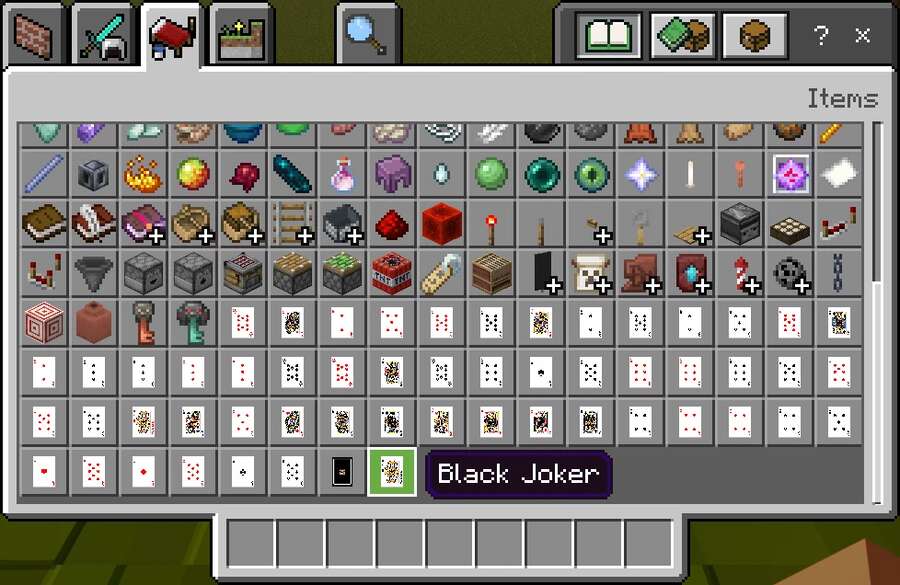The image size is (900, 585).
Task: Choose the ladder item
Action: (292, 223)
